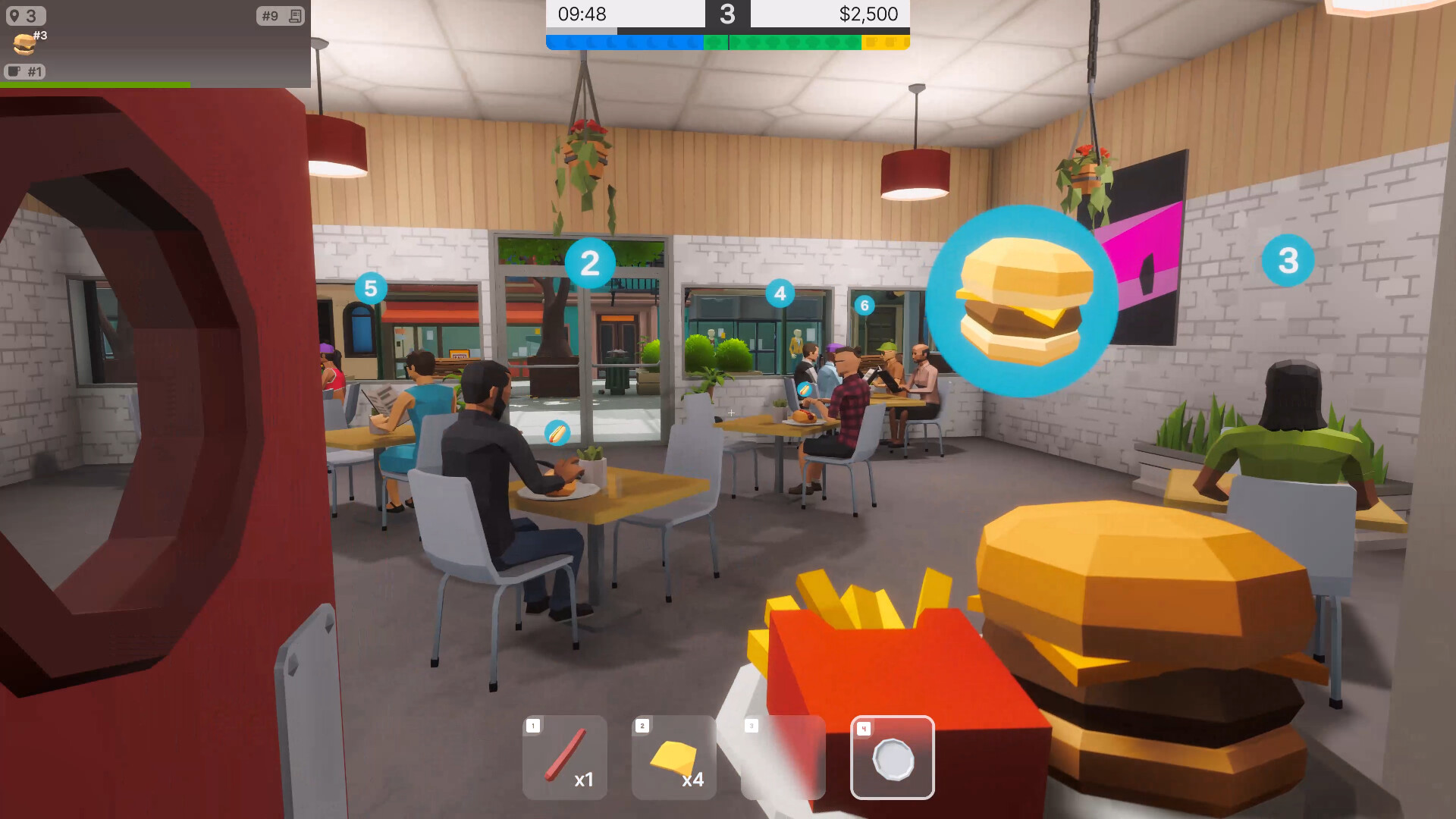Open table marker 2 near the entrance
Viewport: 1456px width, 819px height.
click(591, 262)
